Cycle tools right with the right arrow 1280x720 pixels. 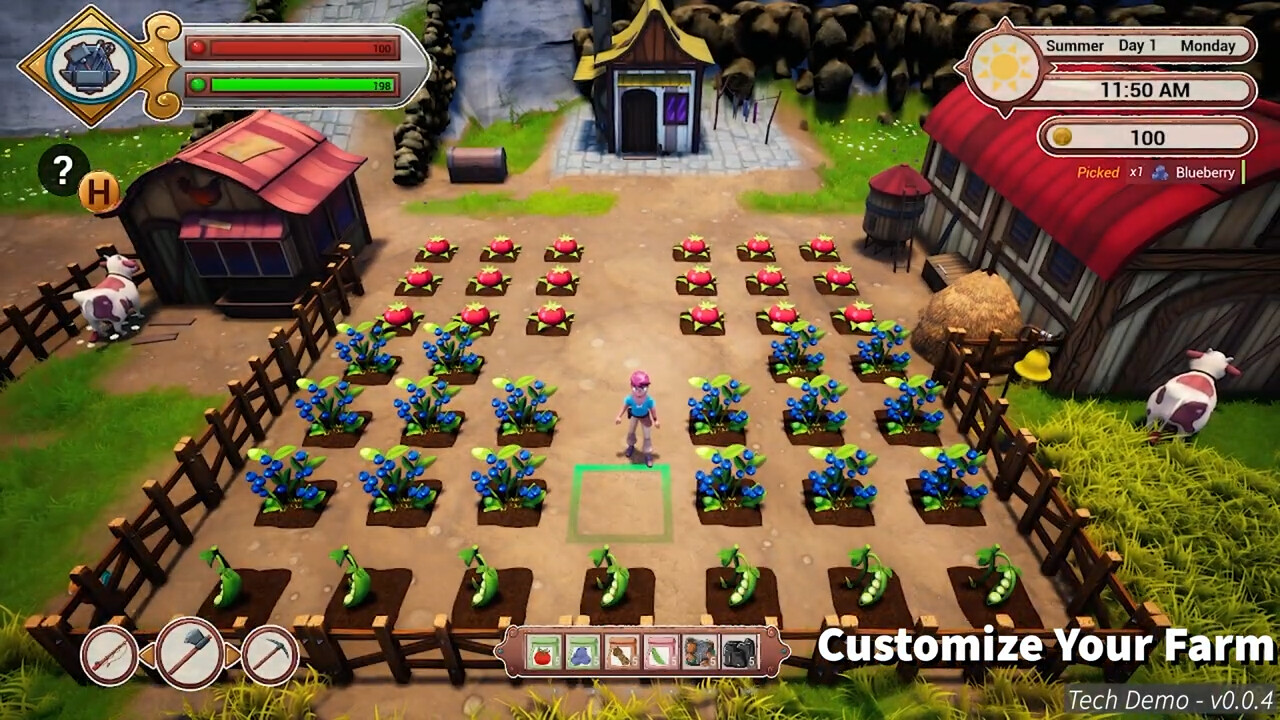(x=234, y=652)
